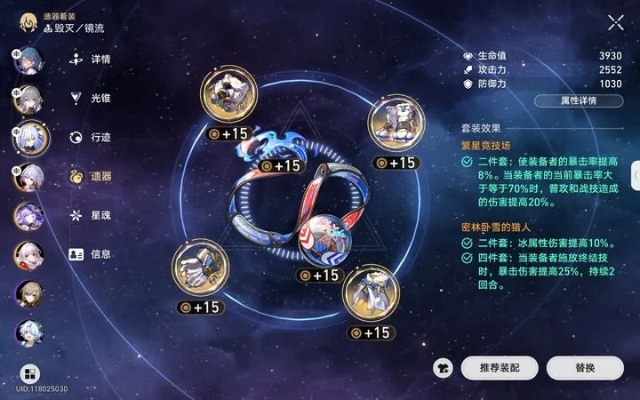640x400 pixels.
Task: Close the relic screen with the X
Action: tap(615, 22)
